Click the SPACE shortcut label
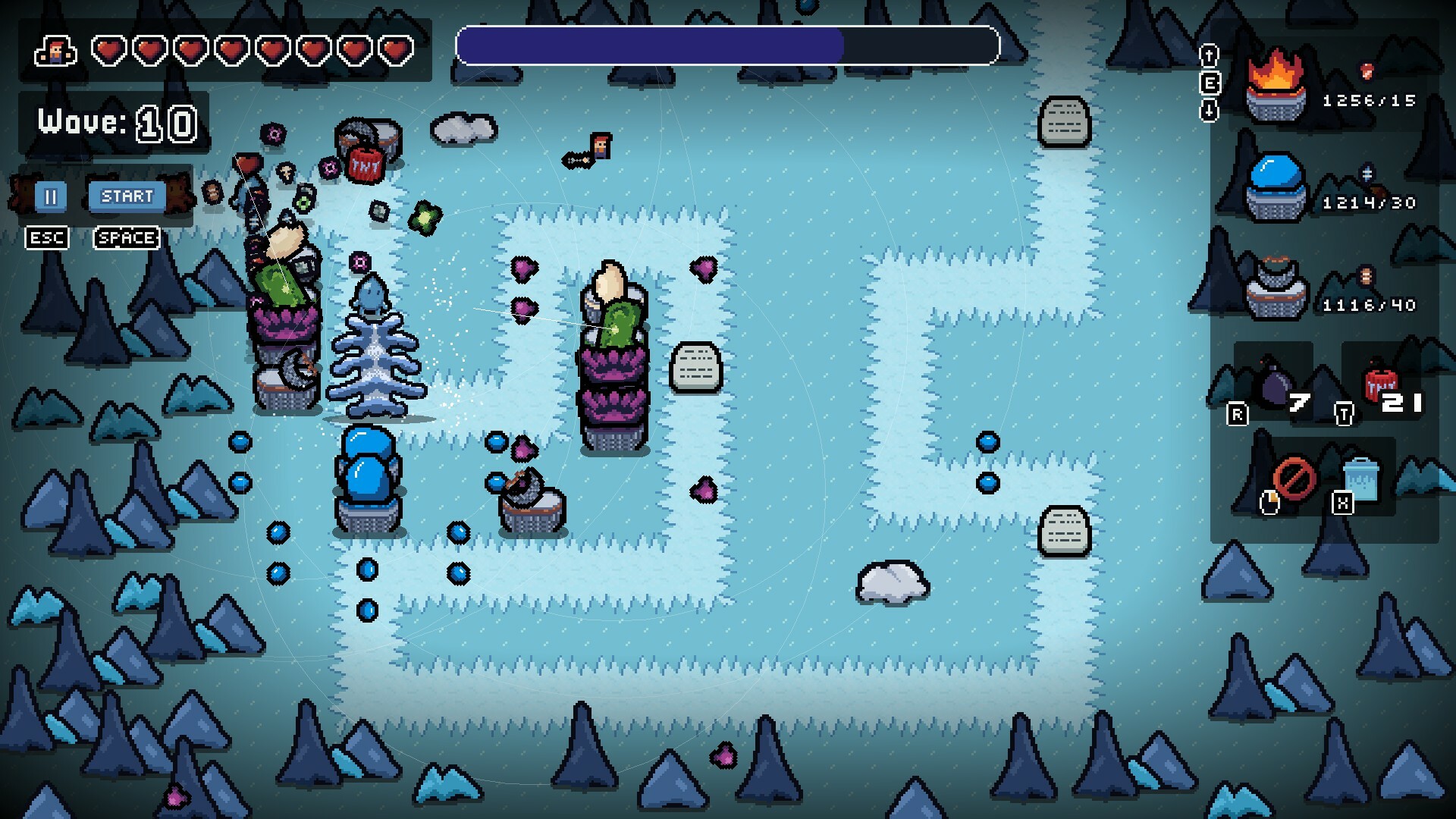The width and height of the screenshot is (1456, 819). click(126, 237)
